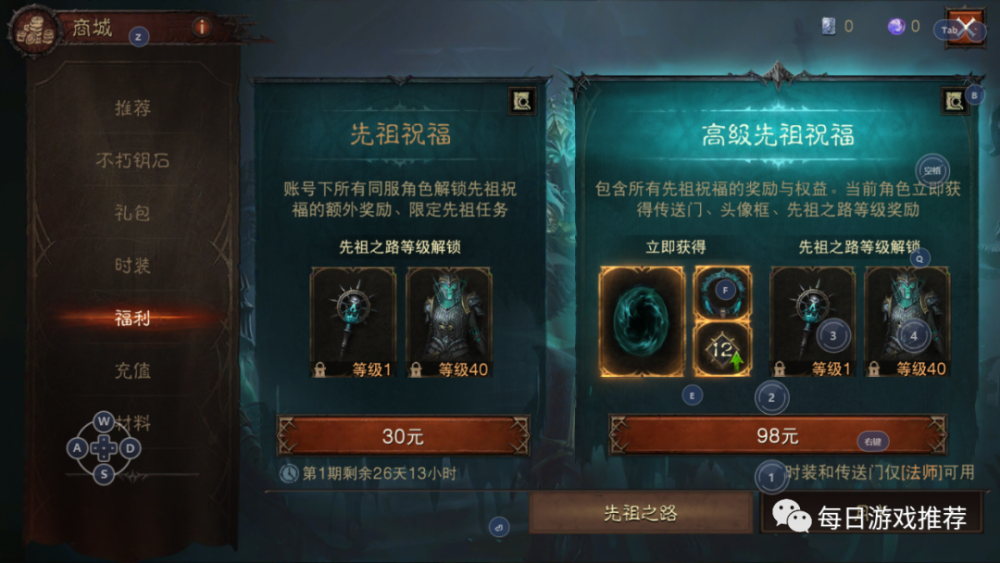View the 等级40 armor in 先祖祝福 panel

(x=448, y=320)
